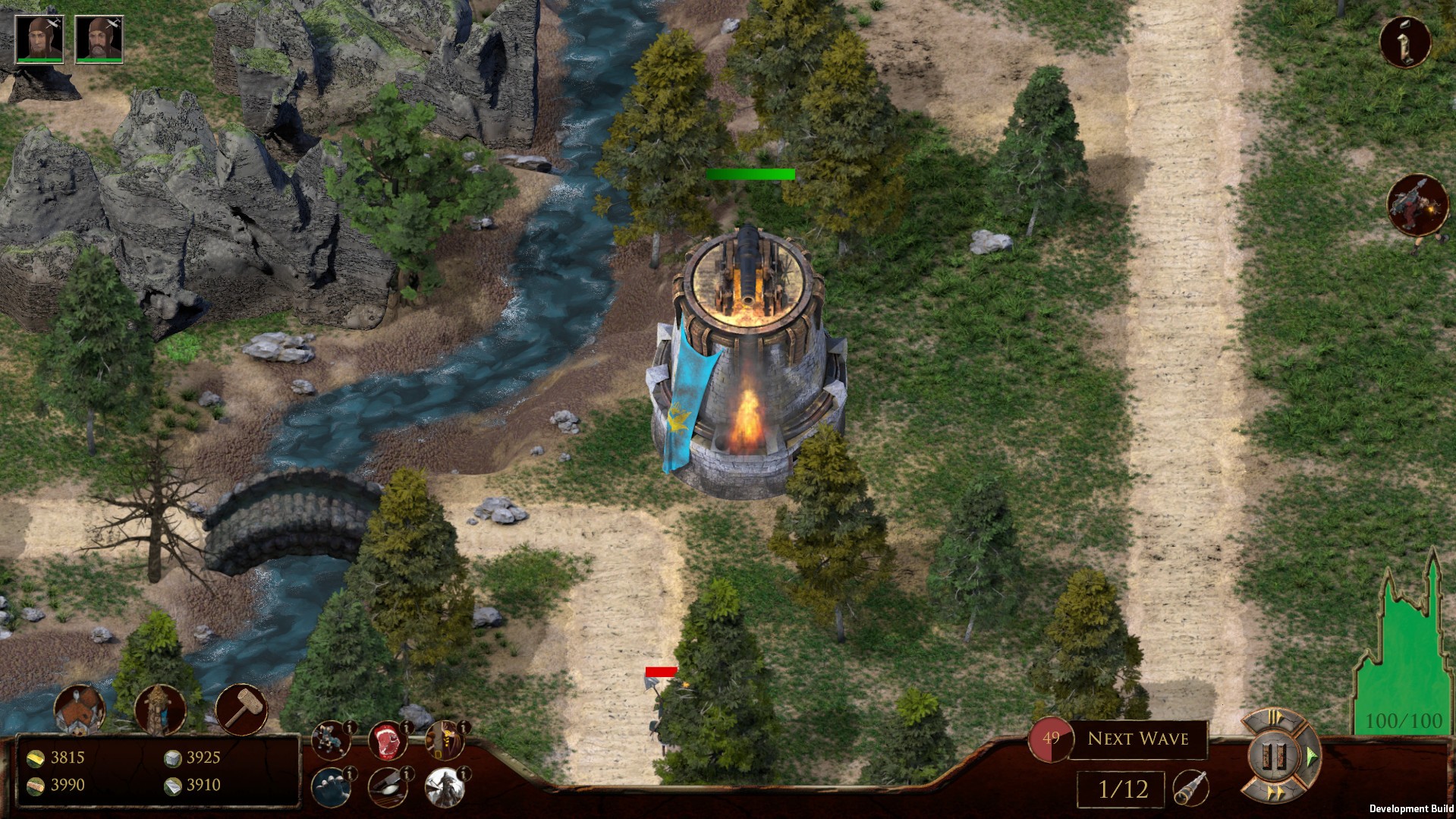Image resolution: width=1456 pixels, height=819 pixels.
Task: Open the tower construction menu
Action: 159,710
